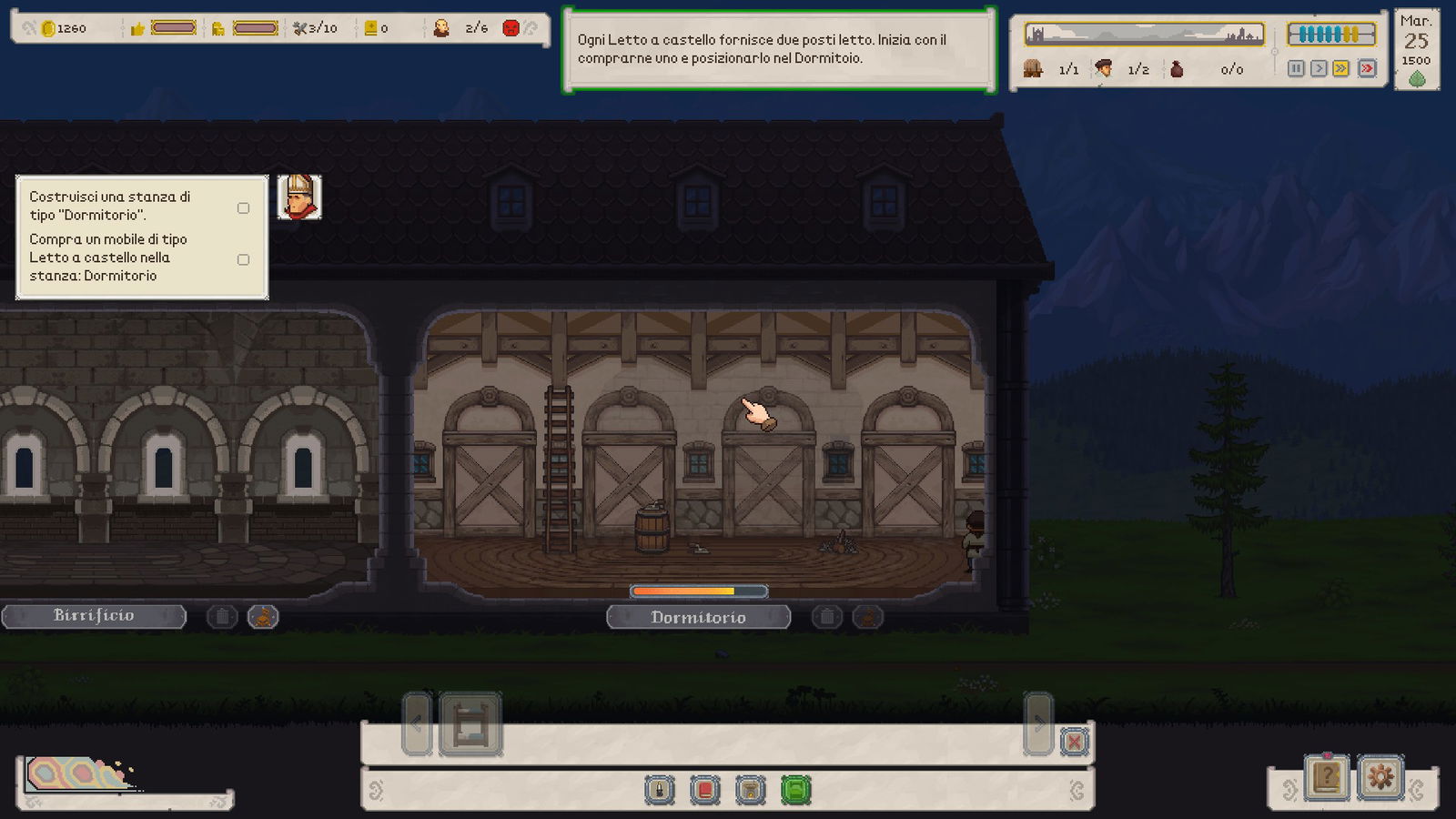The width and height of the screenshot is (1456, 819).
Task: Select the quill pen toolbar button
Action: click(660, 790)
